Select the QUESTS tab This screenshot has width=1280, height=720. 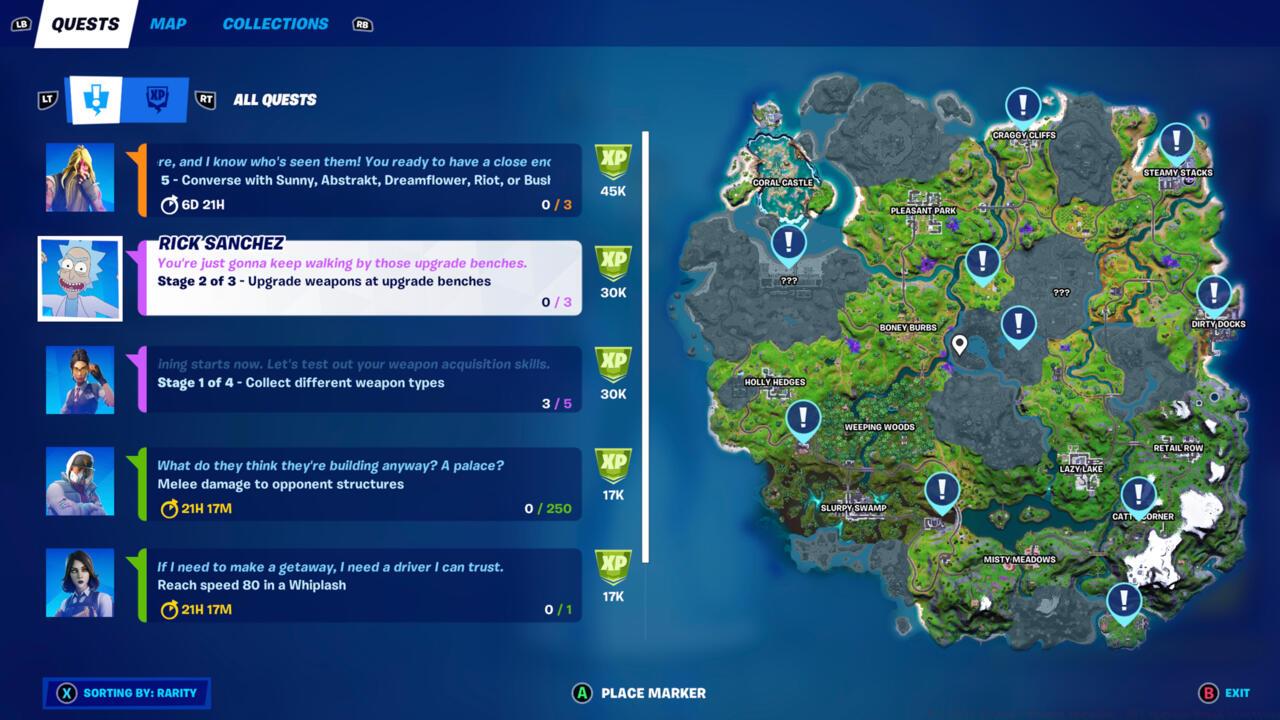[84, 23]
